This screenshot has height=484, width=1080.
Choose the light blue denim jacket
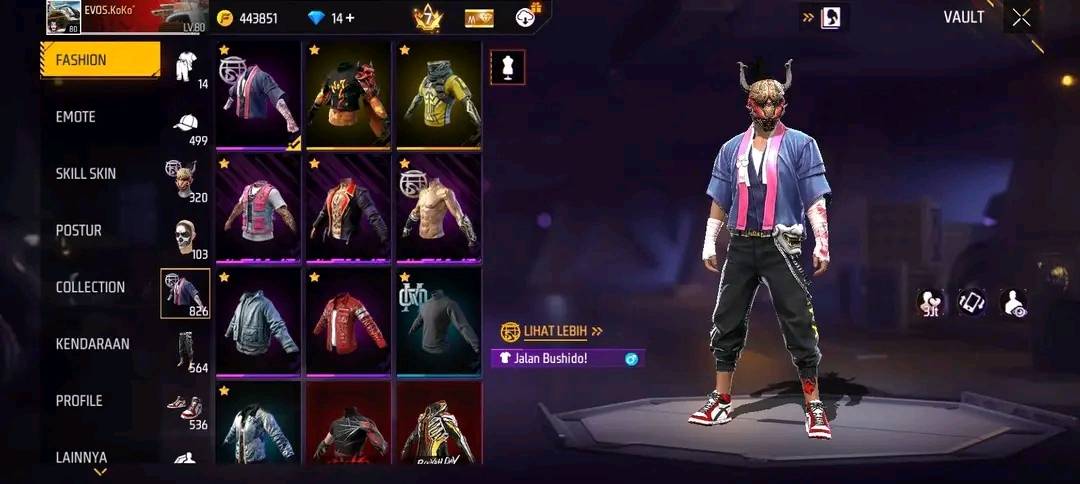pyautogui.click(x=258, y=321)
